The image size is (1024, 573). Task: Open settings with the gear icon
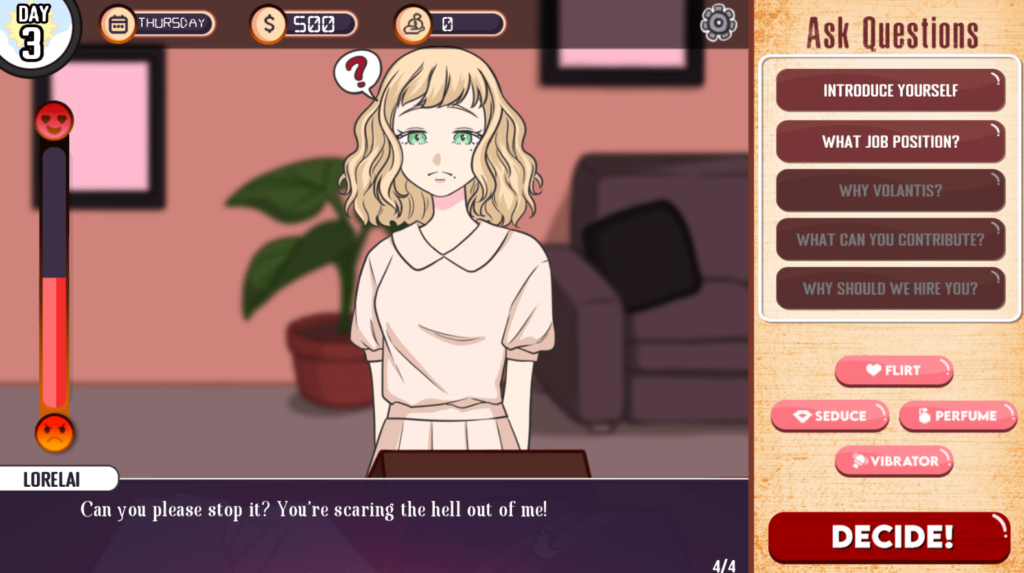tap(718, 23)
